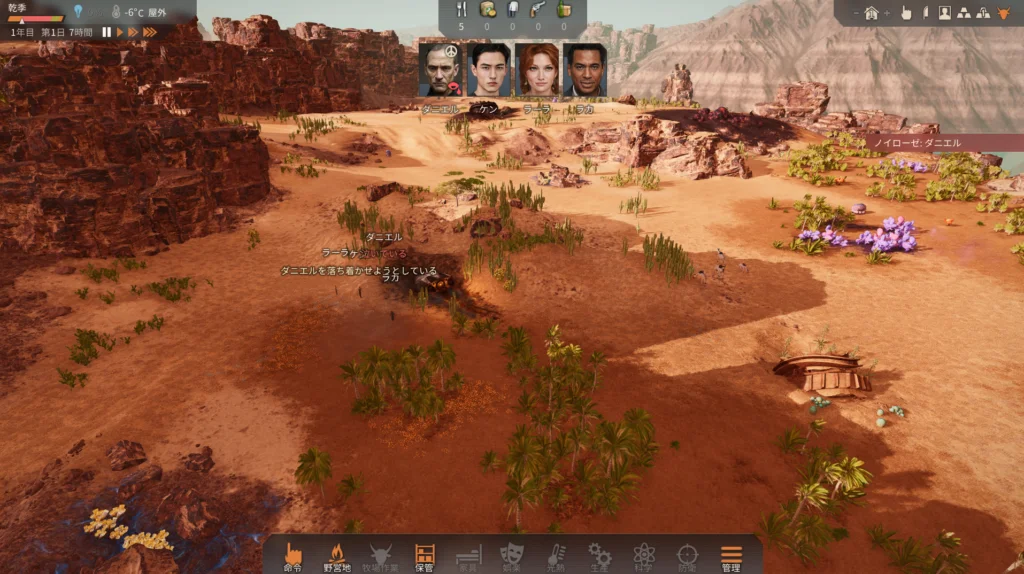This screenshot has height=574, width=1024.
Task: Select Ken's colonist portrait
Action: click(x=488, y=69)
